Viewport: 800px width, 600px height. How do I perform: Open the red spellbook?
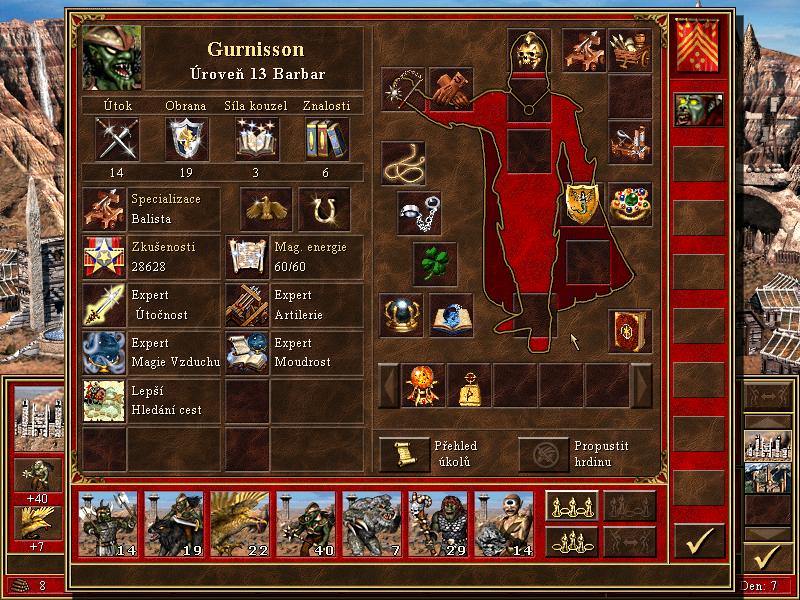629,331
